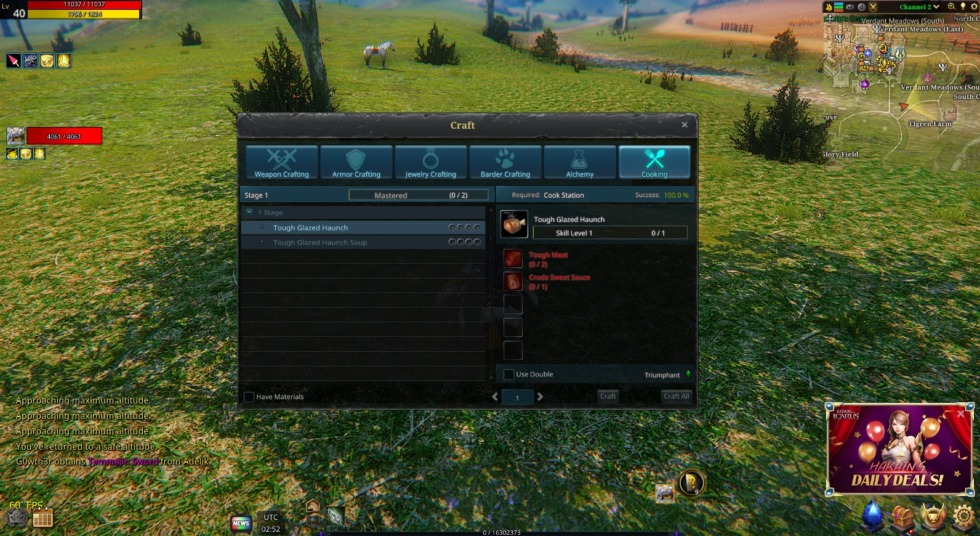
Task: Open the Daily Deals banner
Action: pyautogui.click(x=898, y=450)
